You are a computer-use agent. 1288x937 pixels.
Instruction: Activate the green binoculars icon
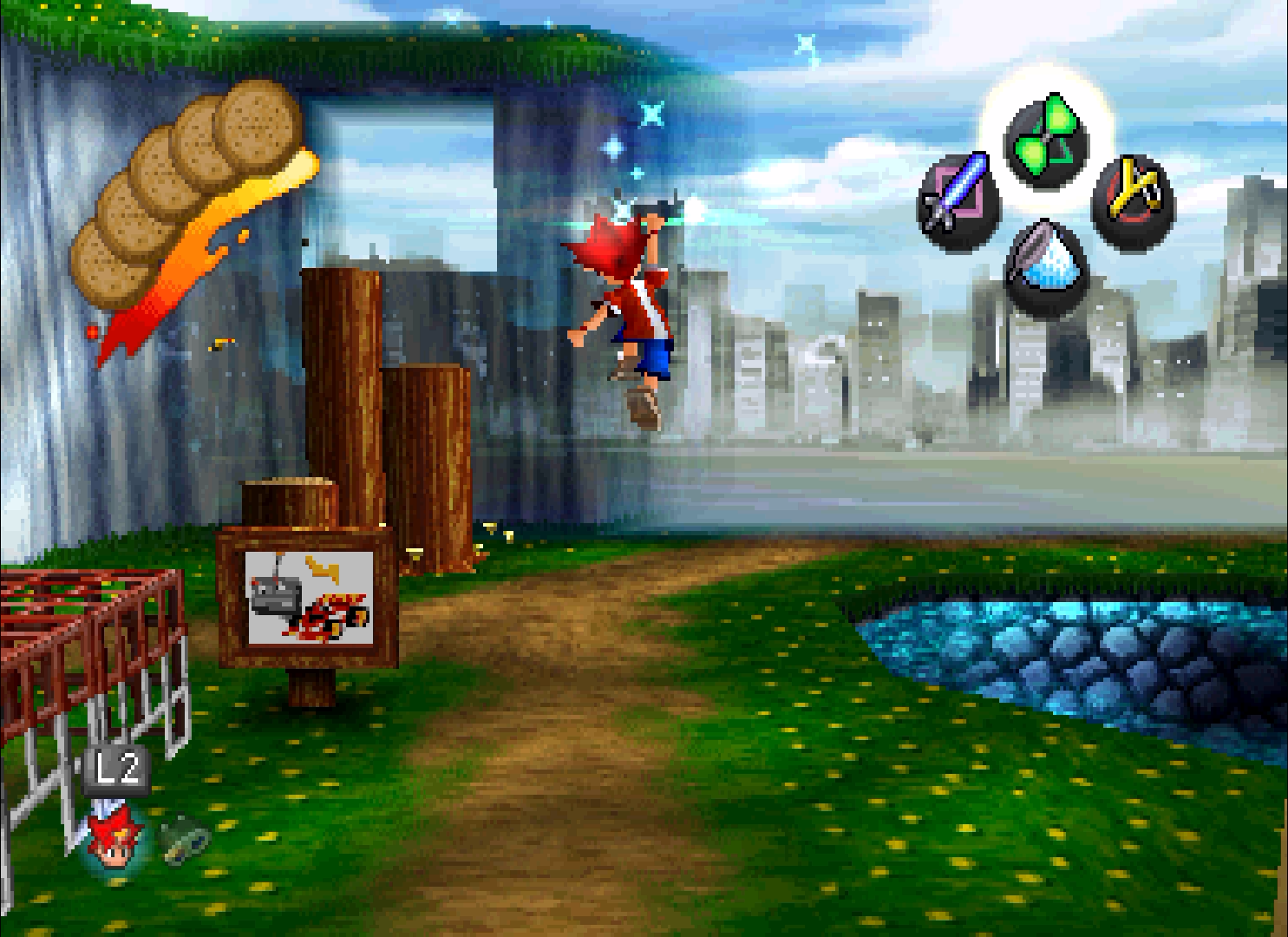click(x=186, y=837)
